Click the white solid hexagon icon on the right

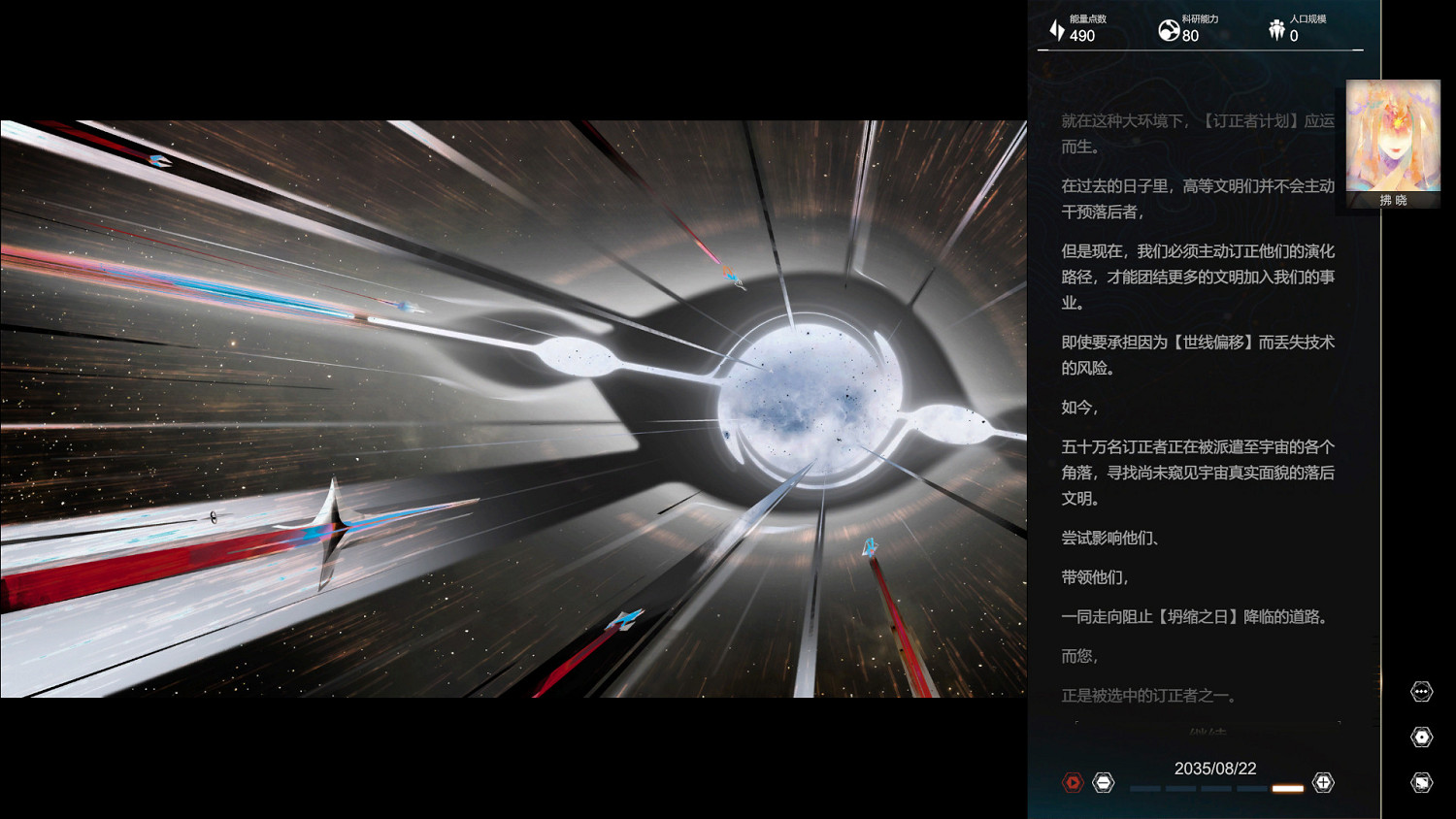click(x=1422, y=735)
